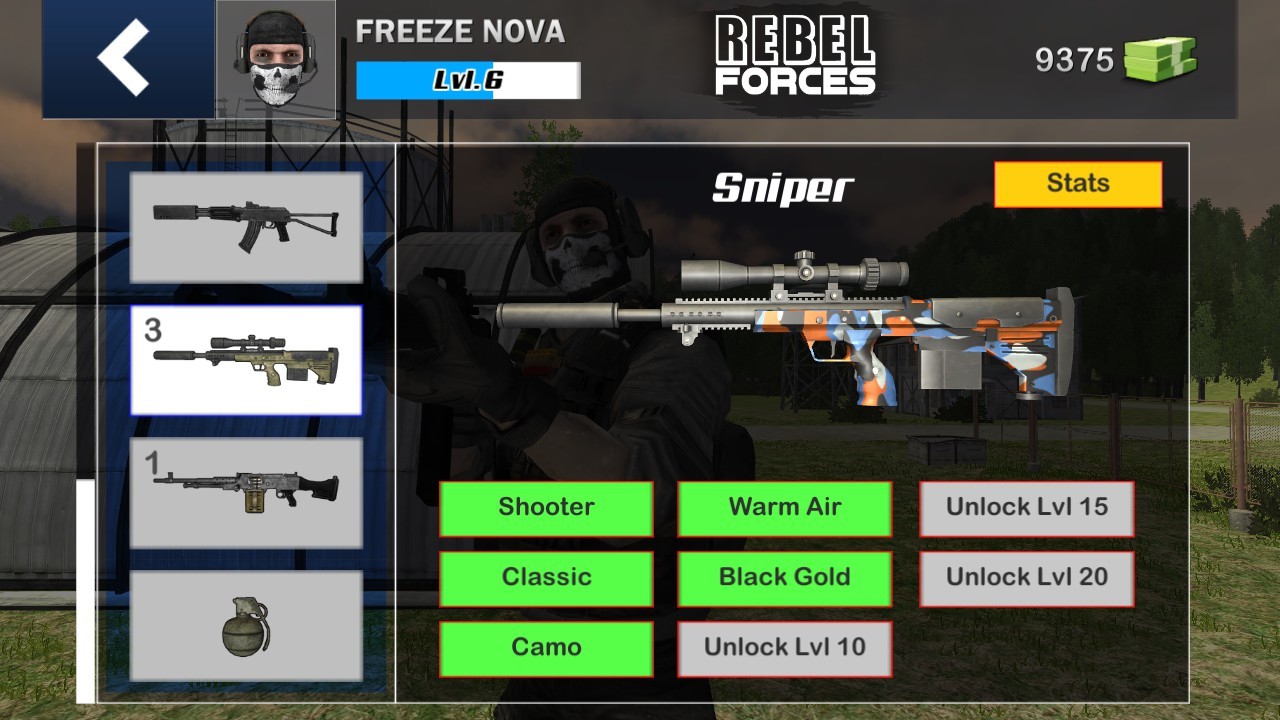Viewport: 1280px width, 720px height.
Task: Select the machine gun weapon slot
Action: [x=246, y=490]
